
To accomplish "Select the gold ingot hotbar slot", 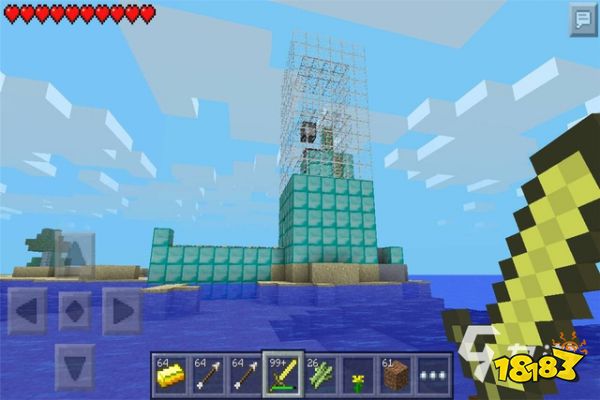I will click(169, 376).
